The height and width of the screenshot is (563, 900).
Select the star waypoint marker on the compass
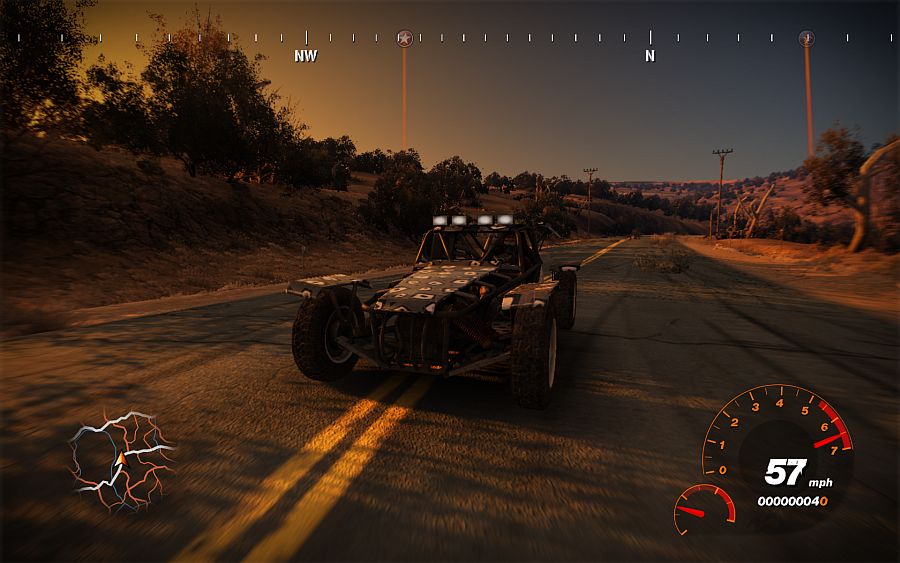[404, 38]
